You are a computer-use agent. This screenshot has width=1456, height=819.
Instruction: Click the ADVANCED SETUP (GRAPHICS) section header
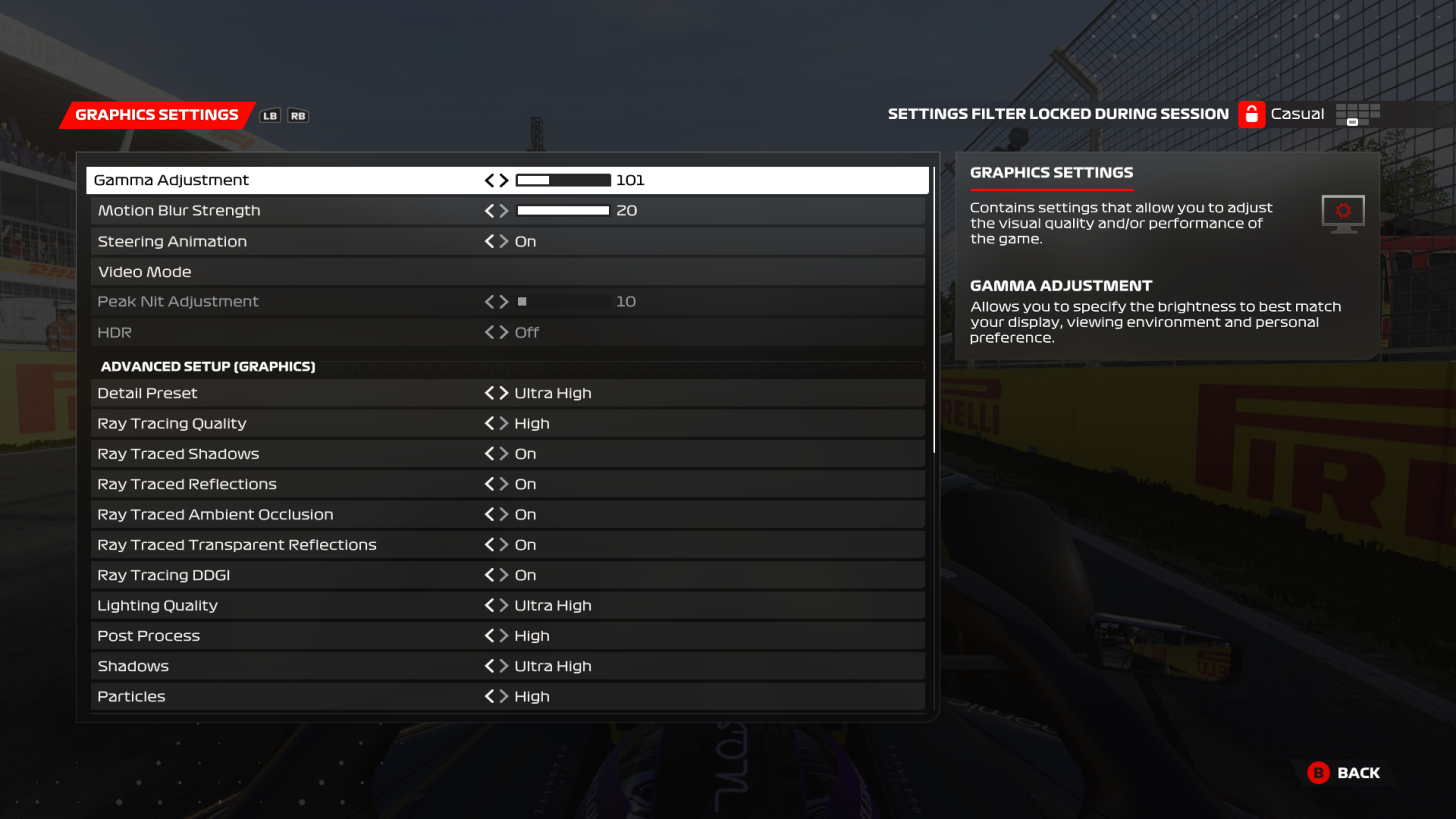[x=207, y=367]
